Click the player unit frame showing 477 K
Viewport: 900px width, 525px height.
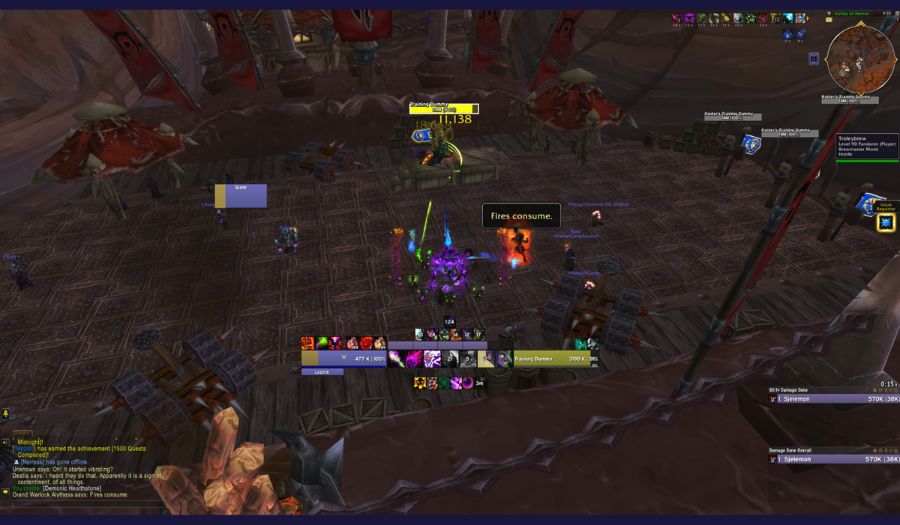coord(345,358)
